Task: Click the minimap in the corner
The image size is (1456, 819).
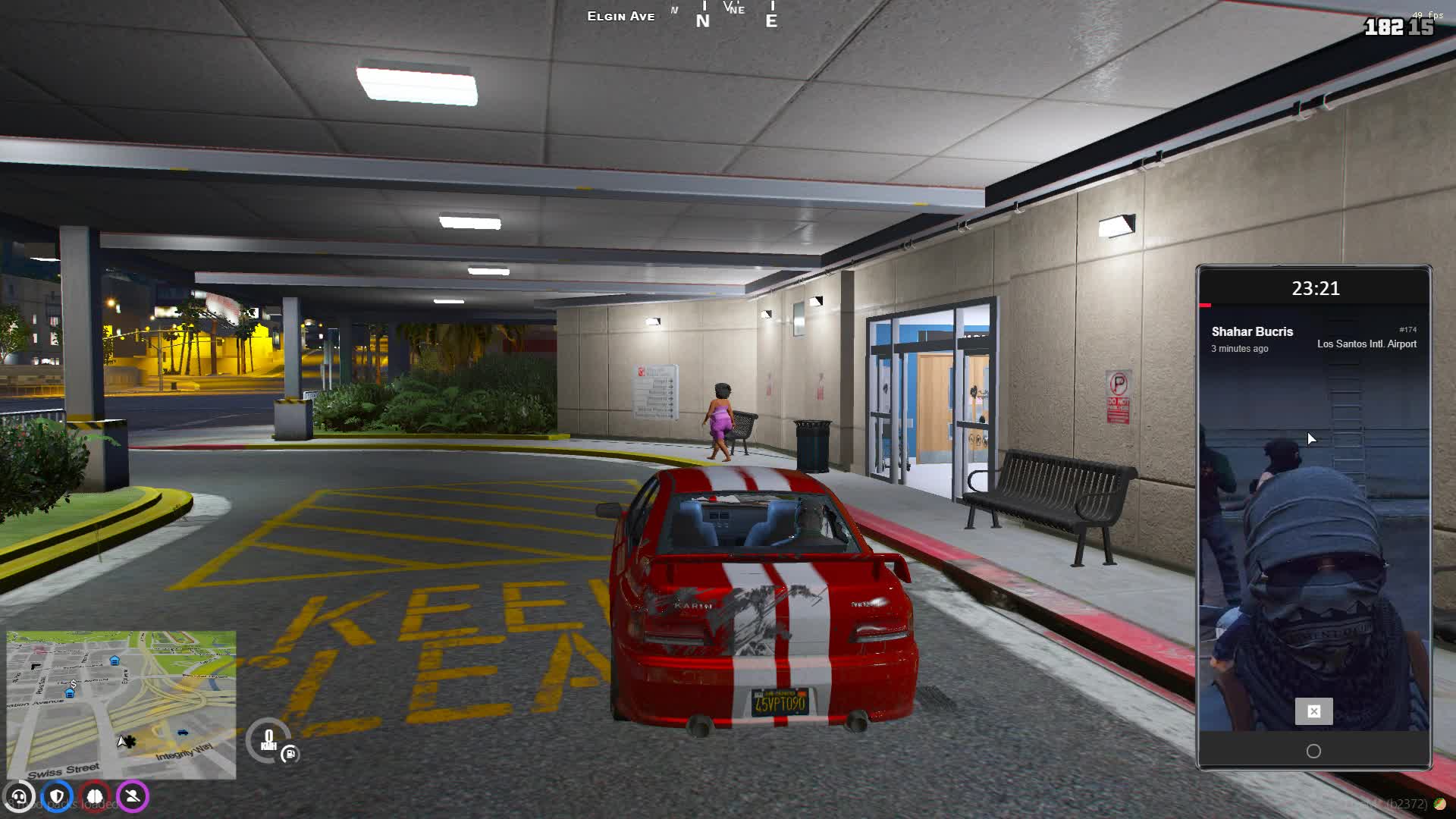Action: [121, 704]
